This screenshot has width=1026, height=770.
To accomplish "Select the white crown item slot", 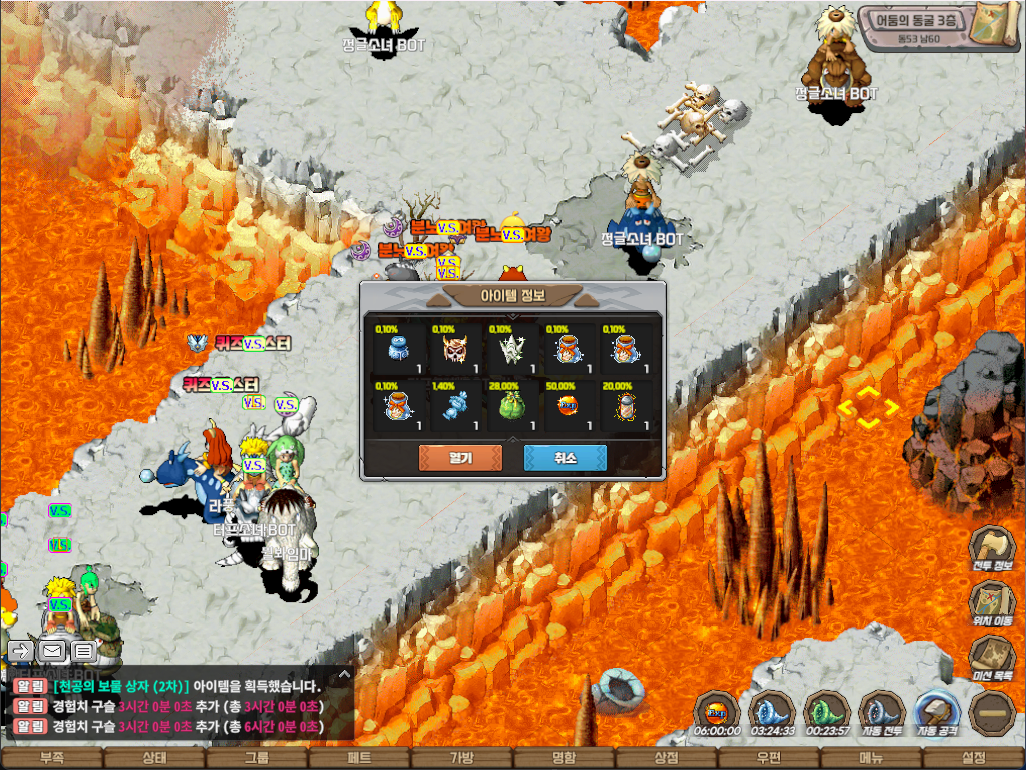I will [x=512, y=348].
